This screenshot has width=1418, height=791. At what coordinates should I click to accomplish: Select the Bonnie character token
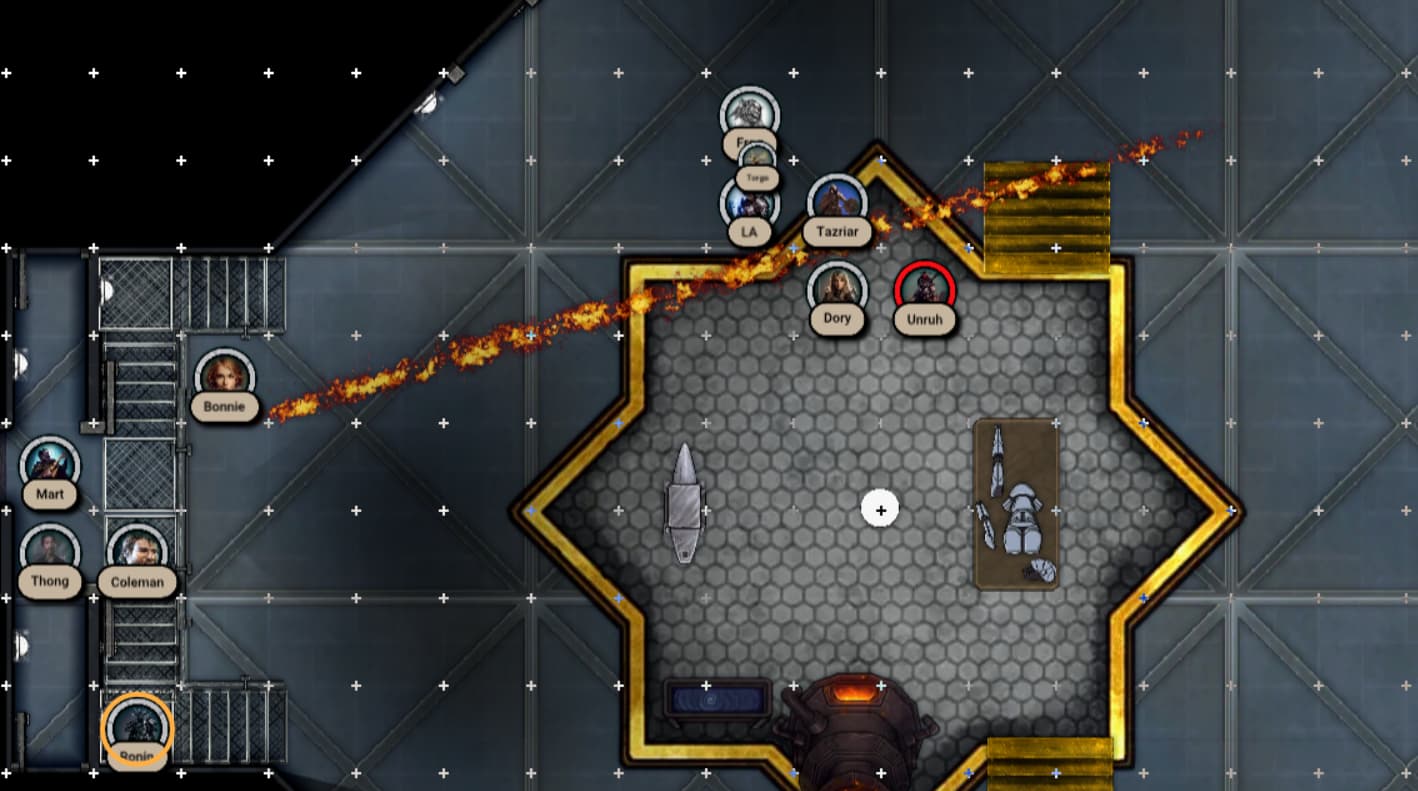click(224, 378)
